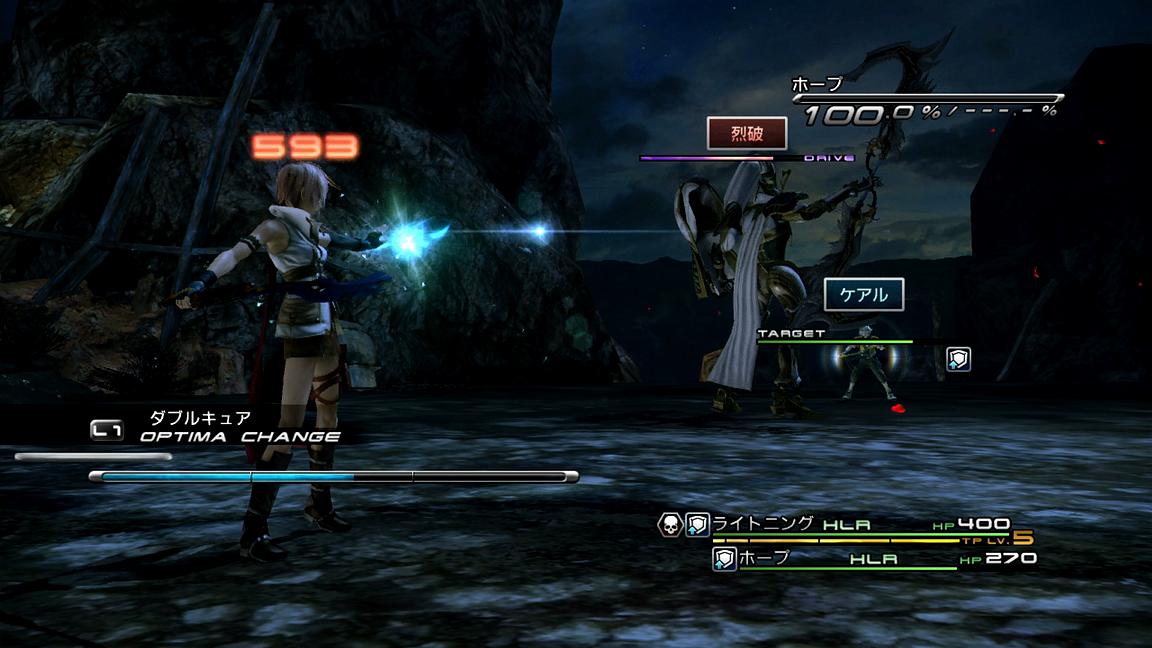Inspect Lightning's shield buff icon

697,523
